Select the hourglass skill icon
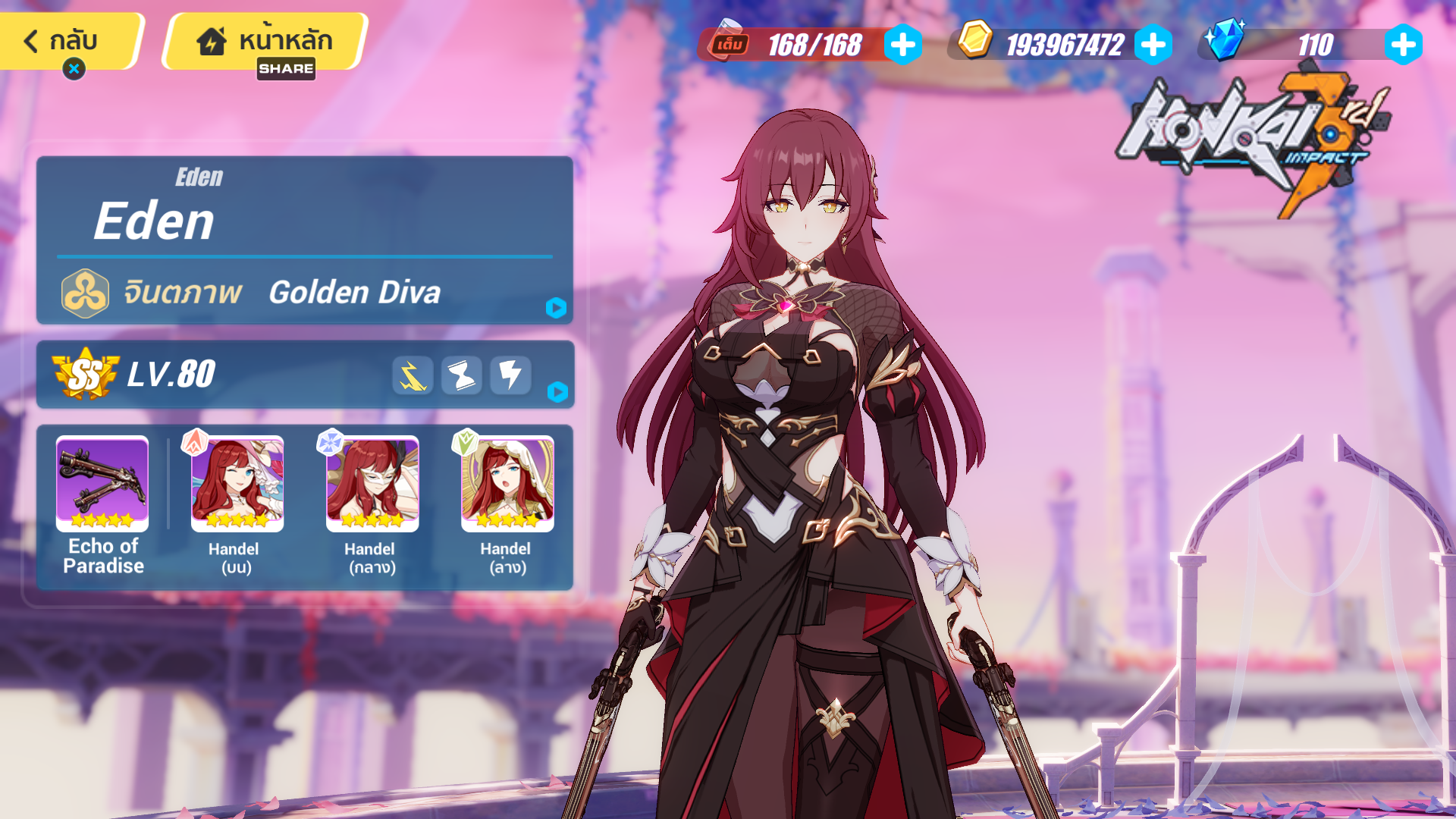This screenshot has height=819, width=1456. (x=461, y=375)
